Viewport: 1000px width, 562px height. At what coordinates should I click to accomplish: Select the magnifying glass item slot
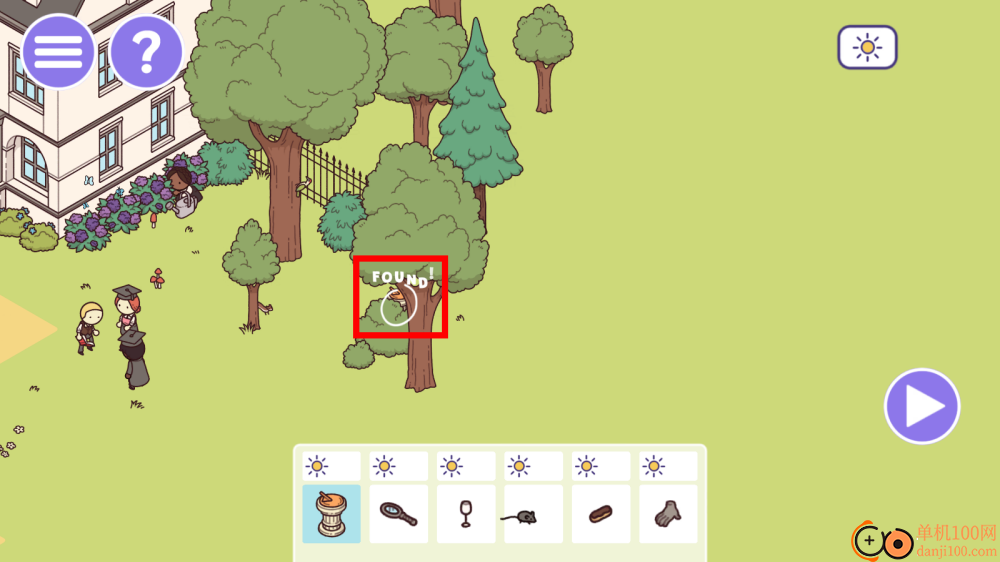(399, 514)
